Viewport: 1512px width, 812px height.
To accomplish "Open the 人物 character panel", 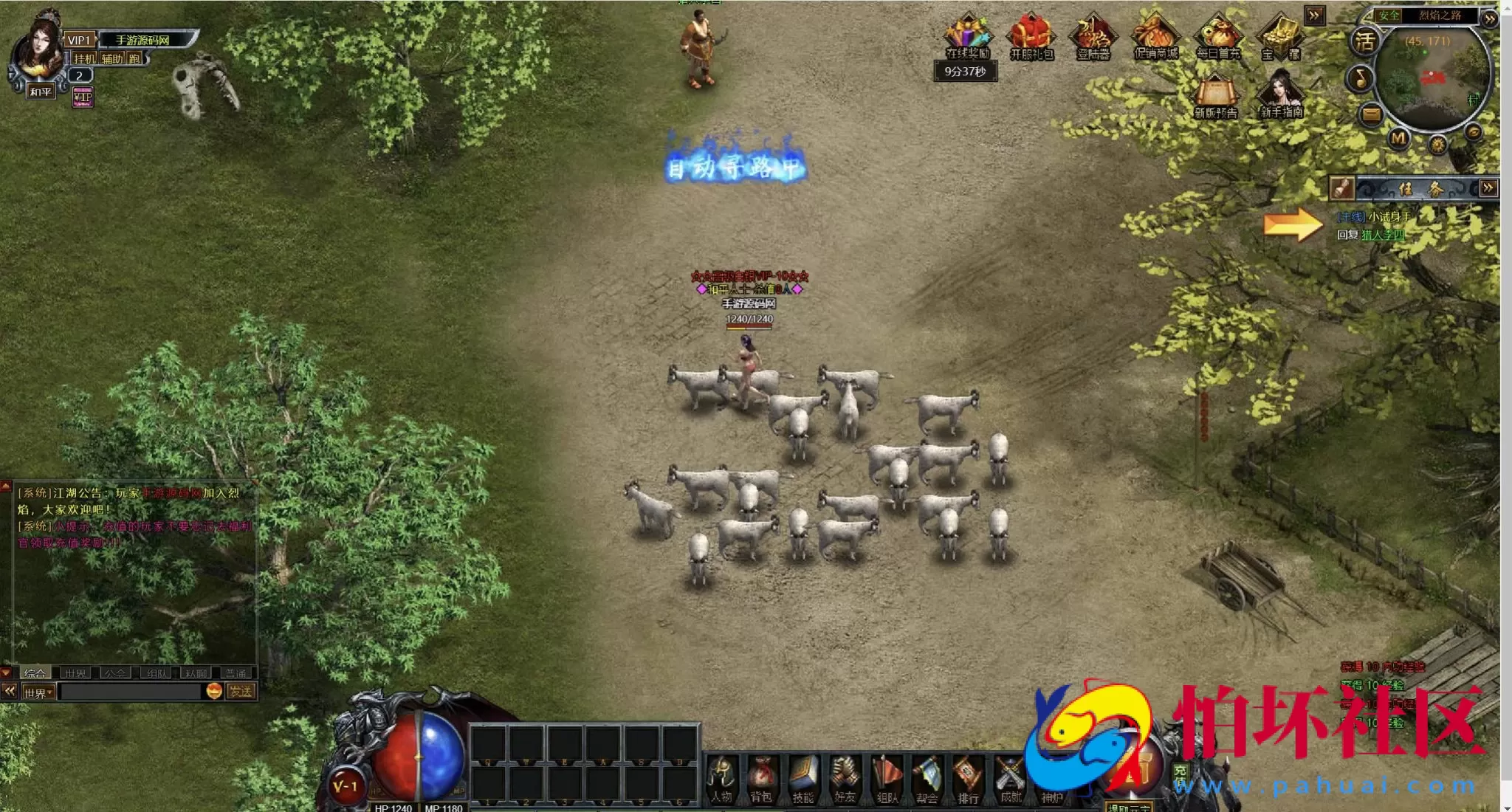I will pos(721,779).
